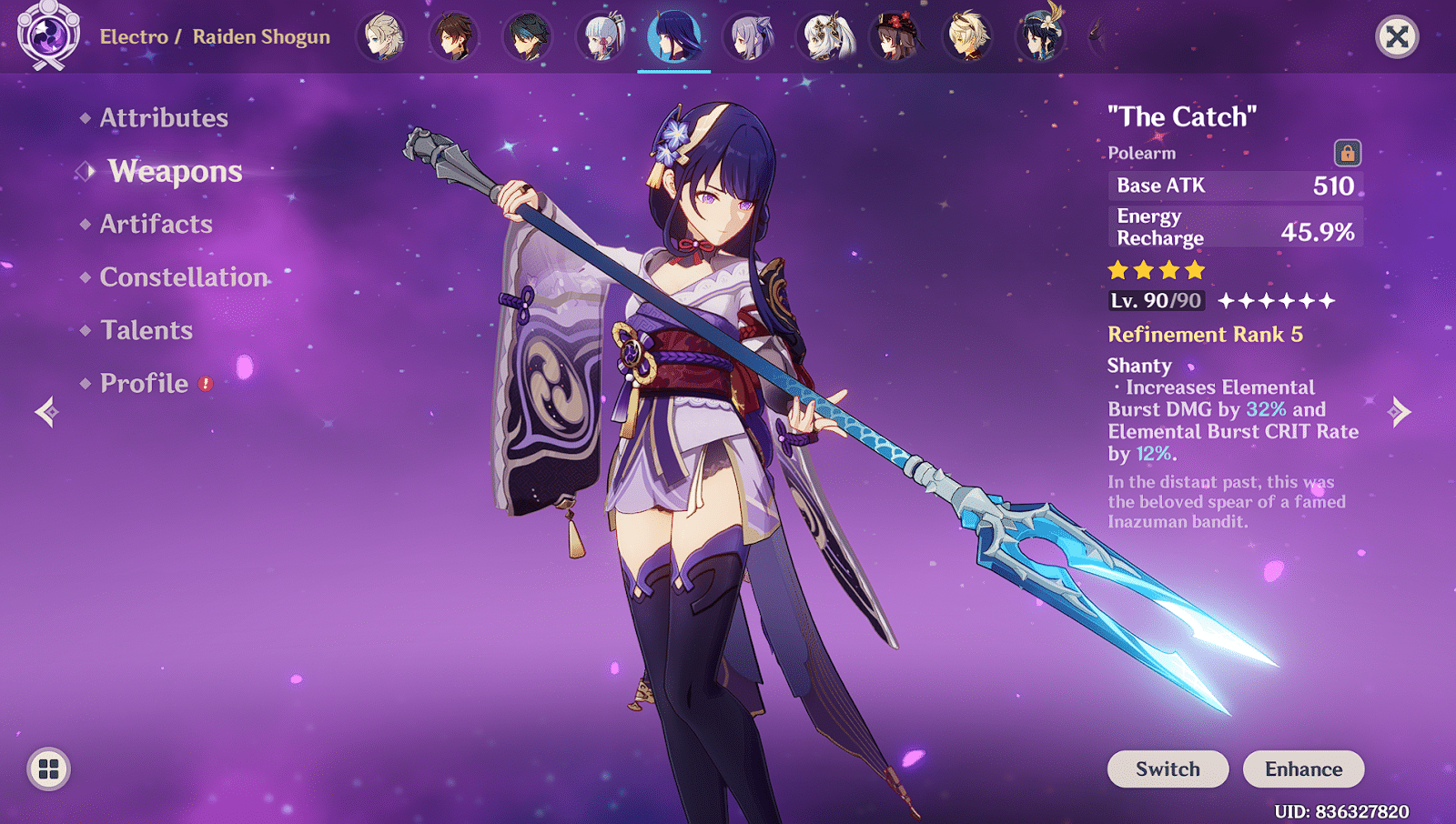Screen dimensions: 1456x824
Task: Choose Zhongli's portrait
Action: pos(454,37)
